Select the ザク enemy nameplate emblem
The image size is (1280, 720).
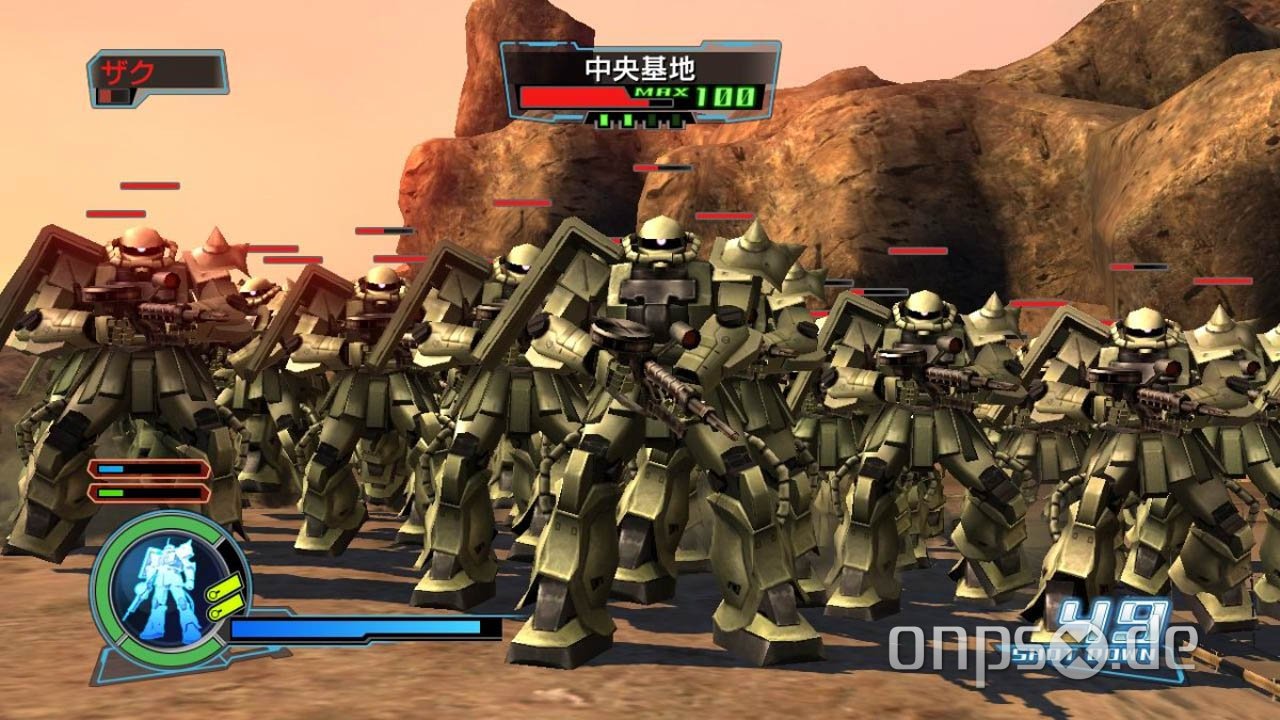pyautogui.click(x=105, y=95)
